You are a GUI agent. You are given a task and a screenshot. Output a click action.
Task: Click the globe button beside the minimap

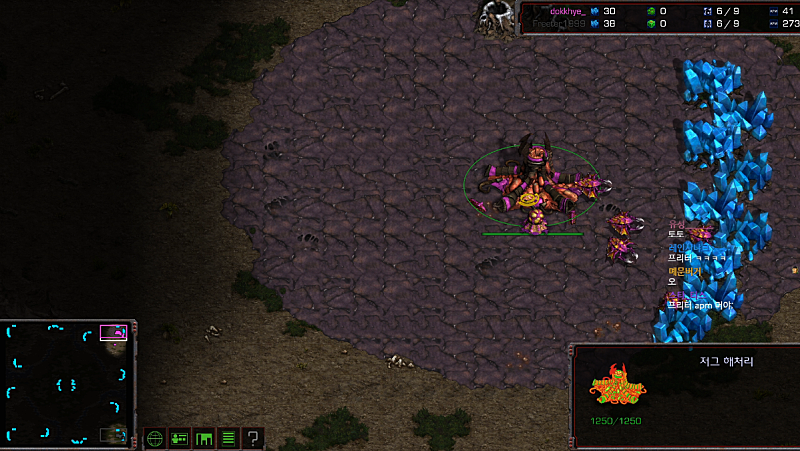(154, 438)
